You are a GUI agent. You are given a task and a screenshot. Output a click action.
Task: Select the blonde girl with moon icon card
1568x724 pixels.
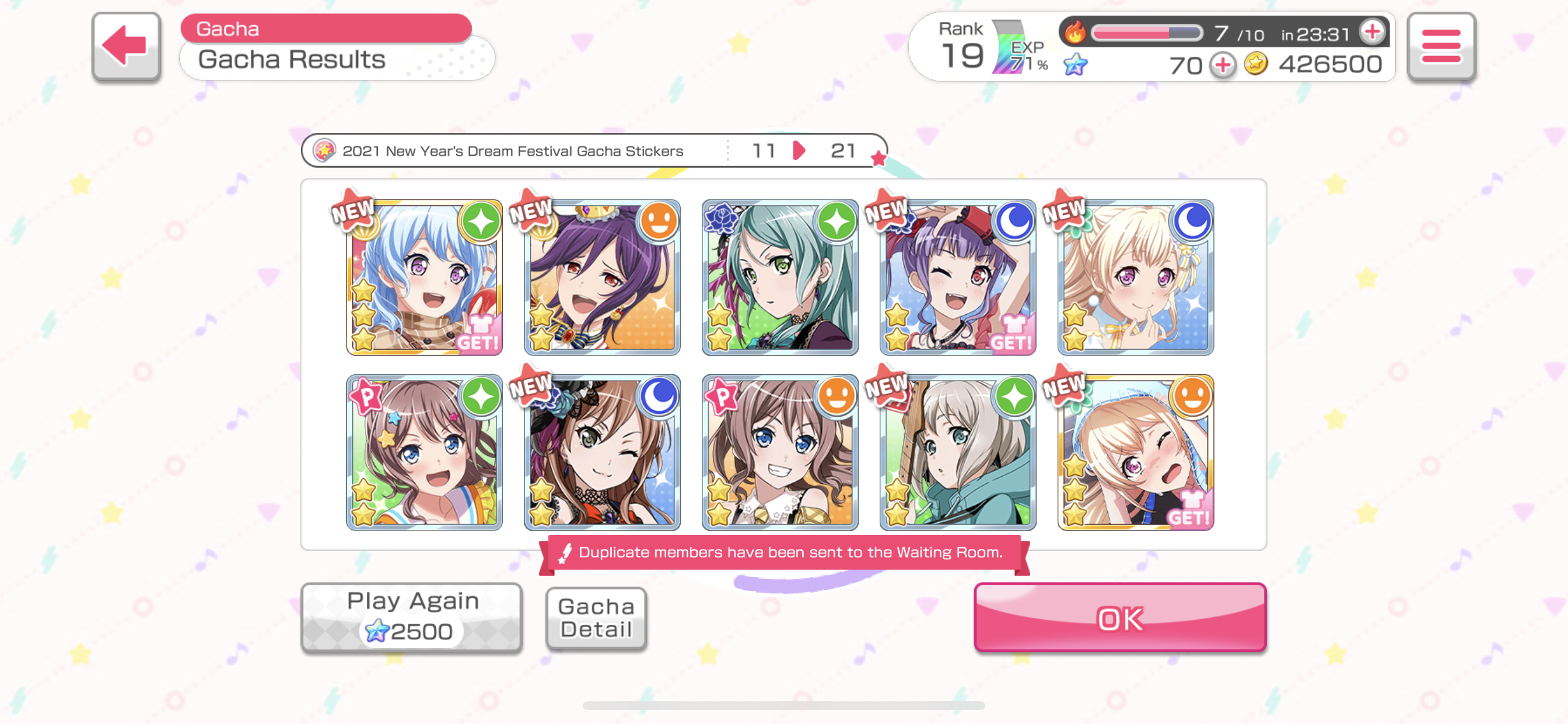click(x=1135, y=277)
